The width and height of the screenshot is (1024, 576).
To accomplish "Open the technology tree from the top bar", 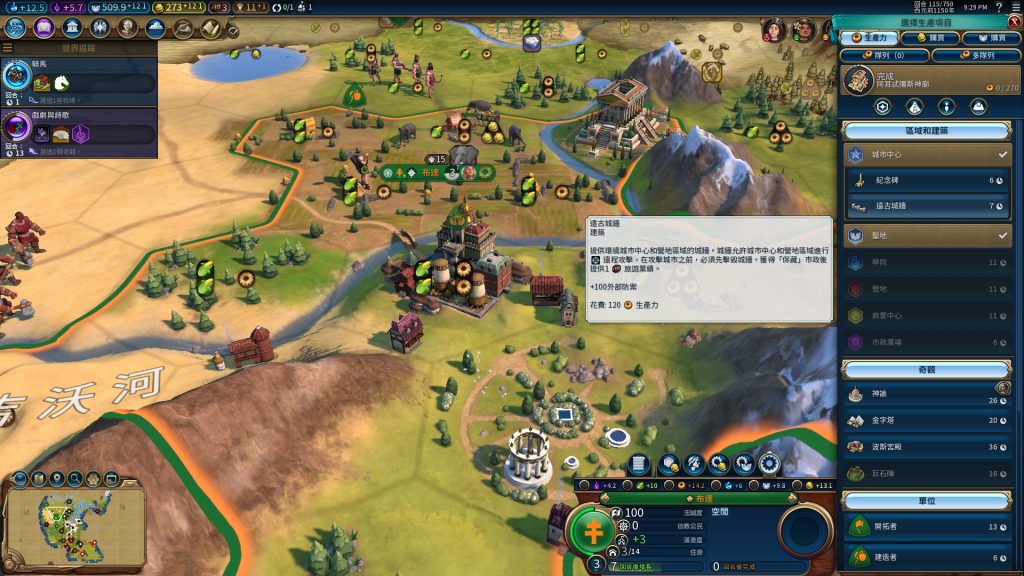I will click(16, 28).
